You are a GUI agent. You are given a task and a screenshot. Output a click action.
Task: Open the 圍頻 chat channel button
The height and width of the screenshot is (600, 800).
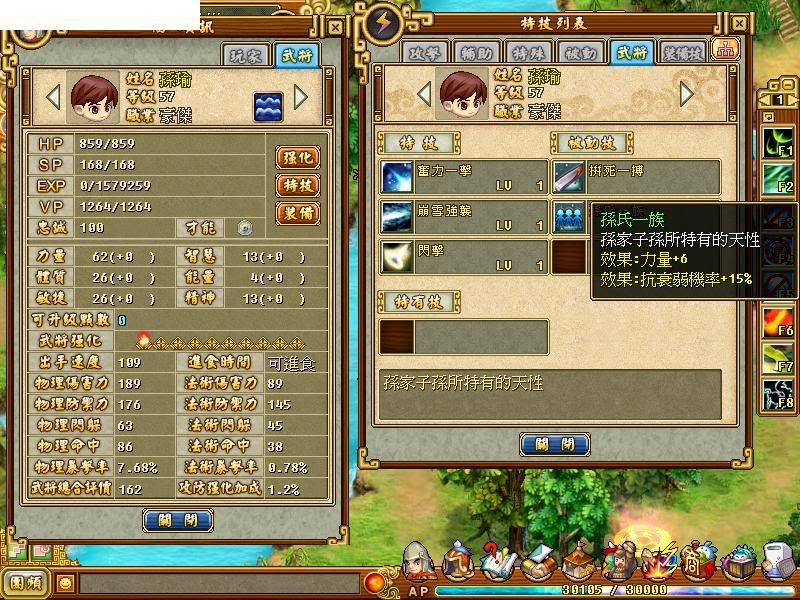pos(25,581)
